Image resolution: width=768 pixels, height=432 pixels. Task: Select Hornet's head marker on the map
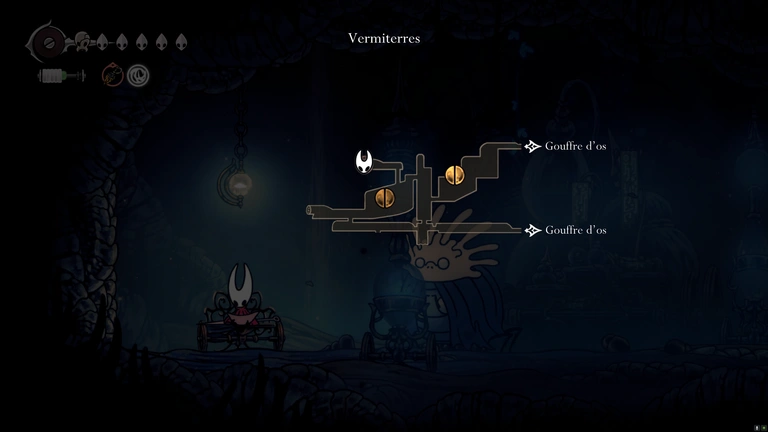pyautogui.click(x=367, y=160)
